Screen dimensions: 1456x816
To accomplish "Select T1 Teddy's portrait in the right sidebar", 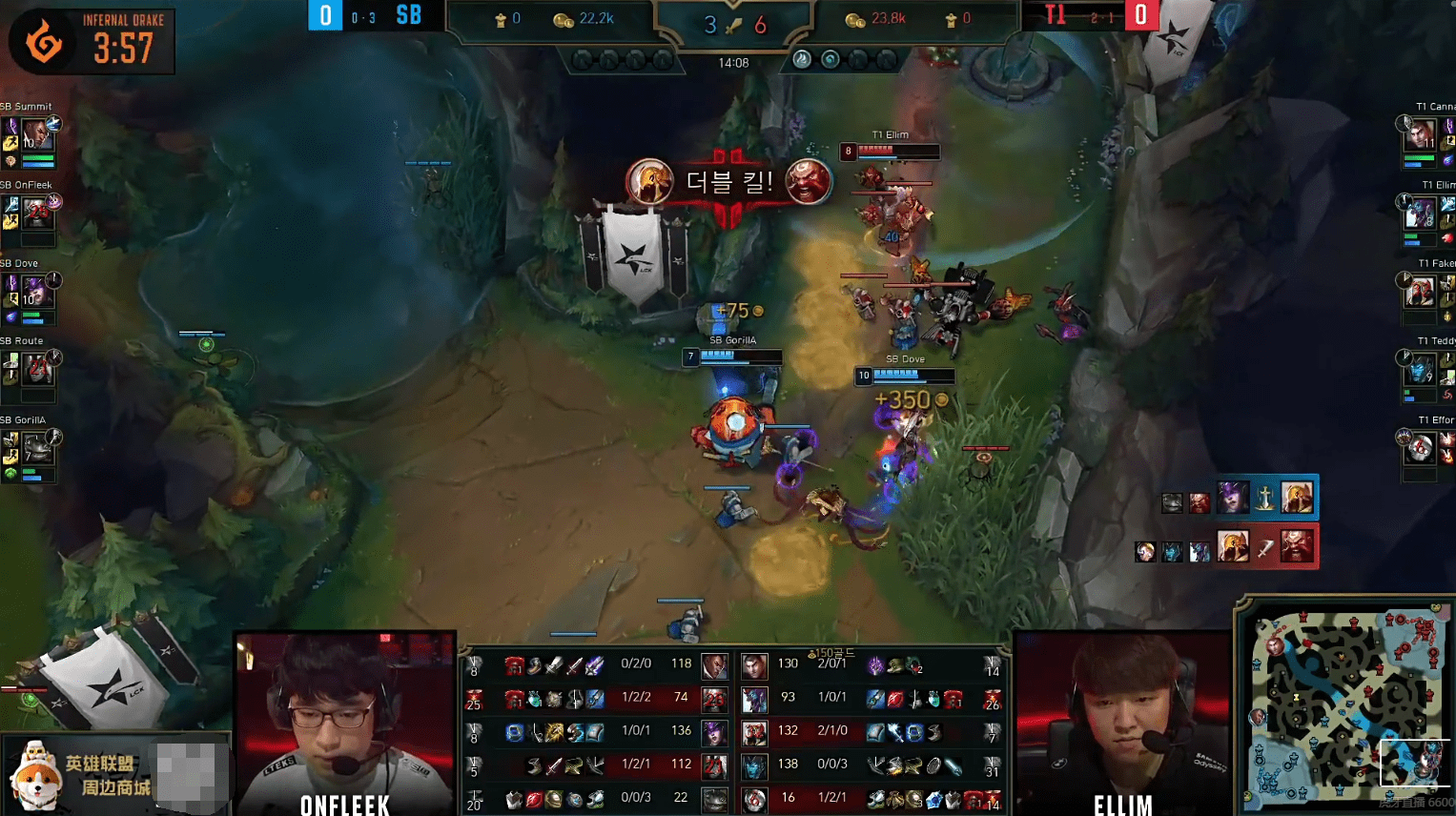I will point(1420,369).
